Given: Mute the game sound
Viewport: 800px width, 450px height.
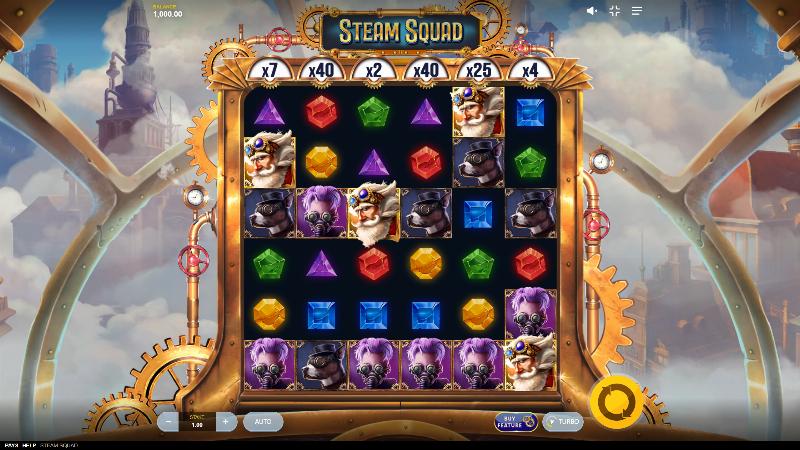Looking at the screenshot, I should coord(592,11).
